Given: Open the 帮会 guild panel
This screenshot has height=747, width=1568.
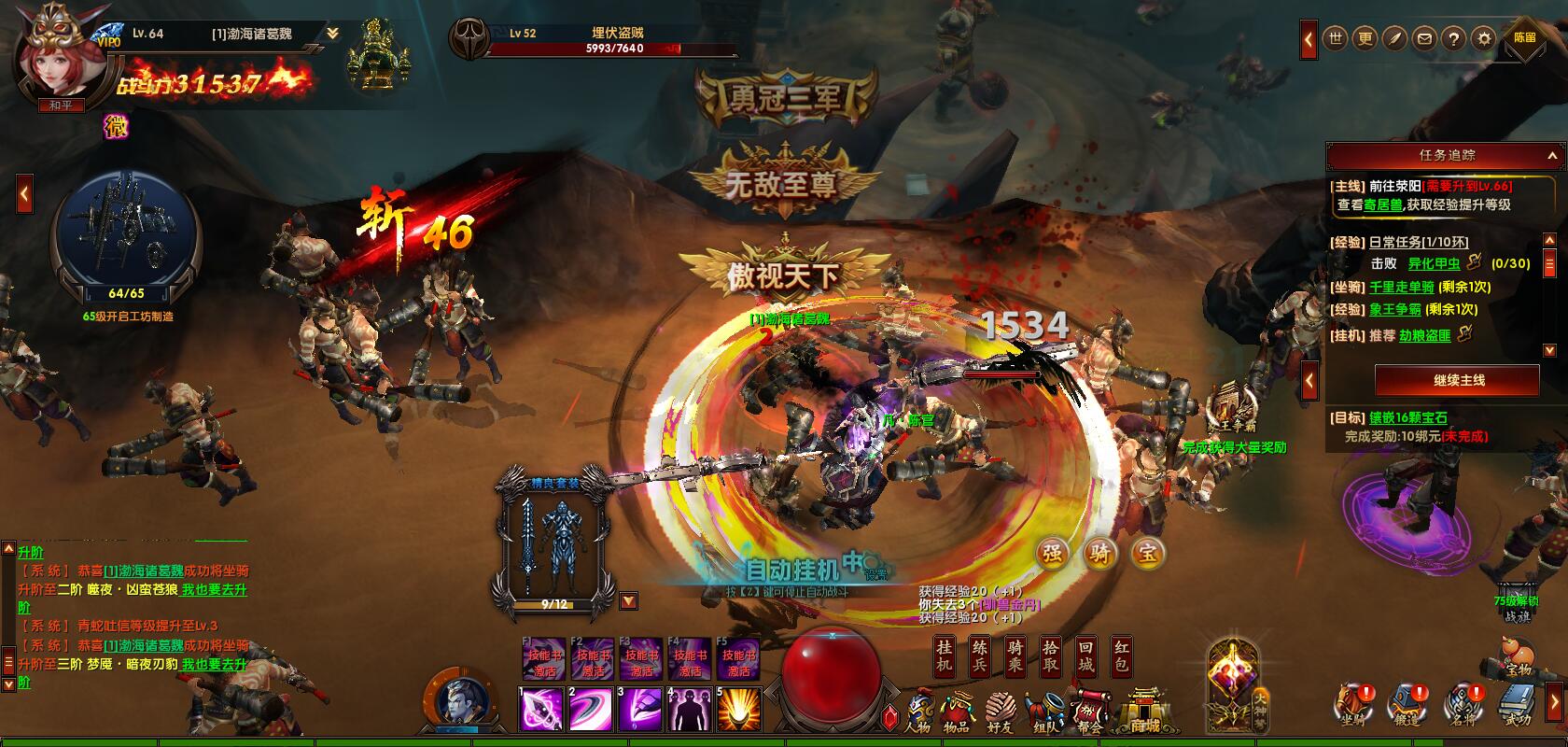Looking at the screenshot, I should (x=1090, y=712).
